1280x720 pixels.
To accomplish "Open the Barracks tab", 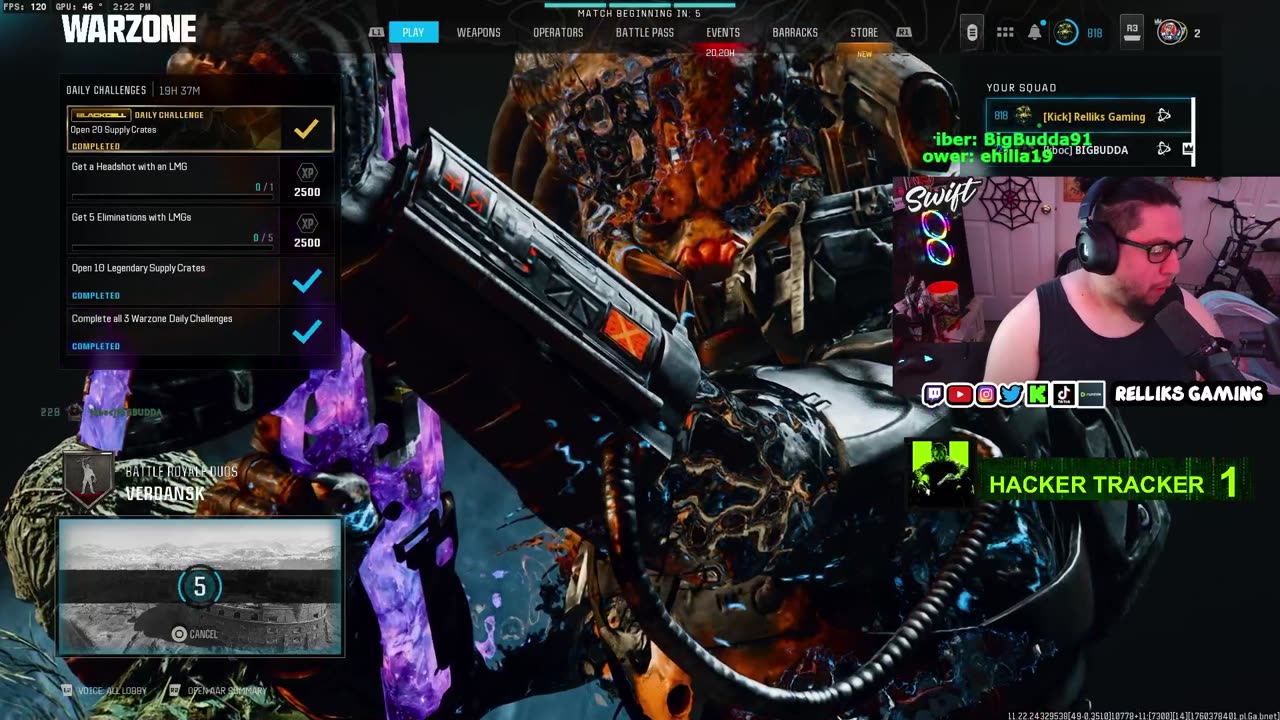I will 795,33.
